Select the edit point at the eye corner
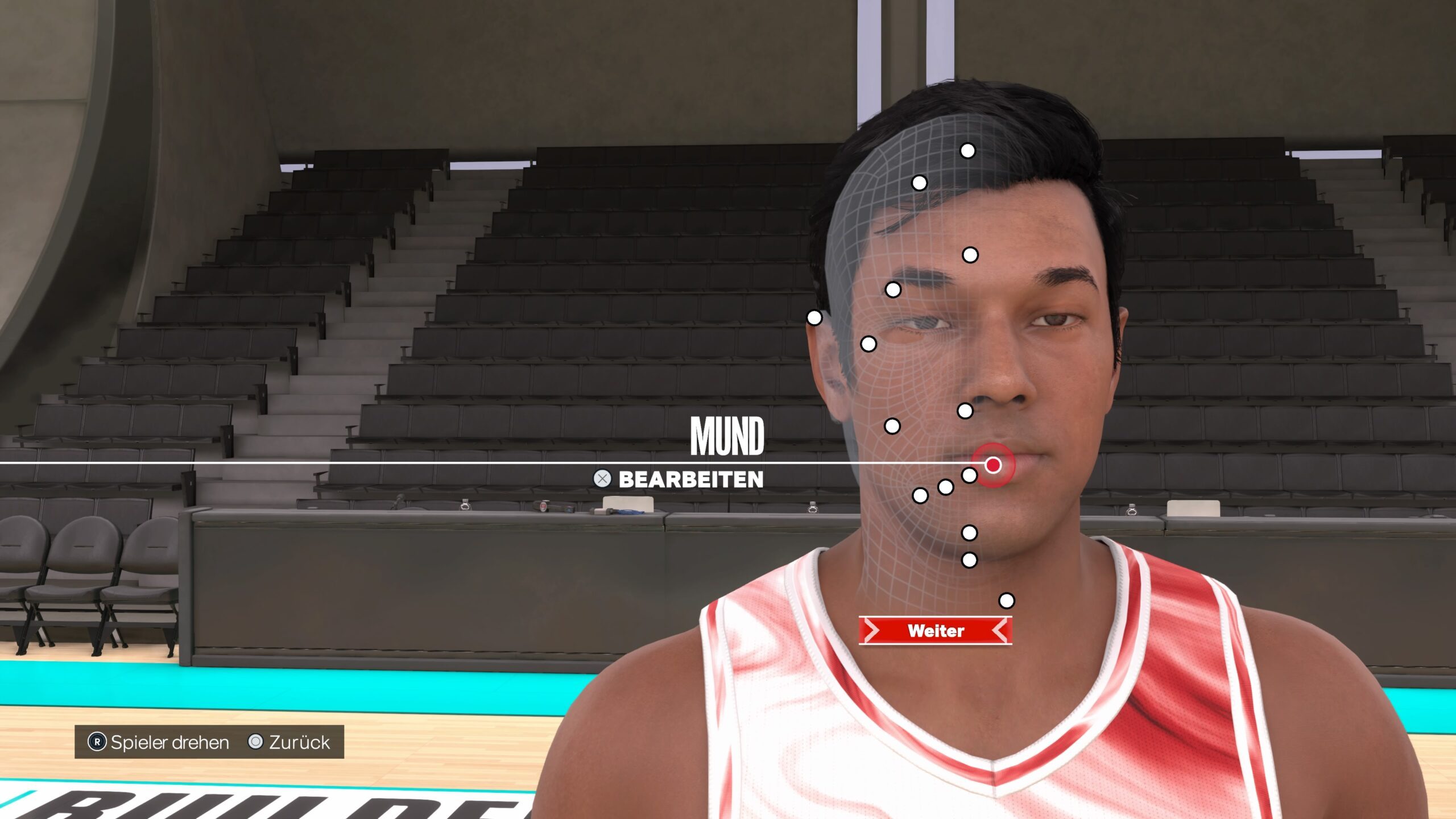The height and width of the screenshot is (819, 1456). tap(868, 344)
